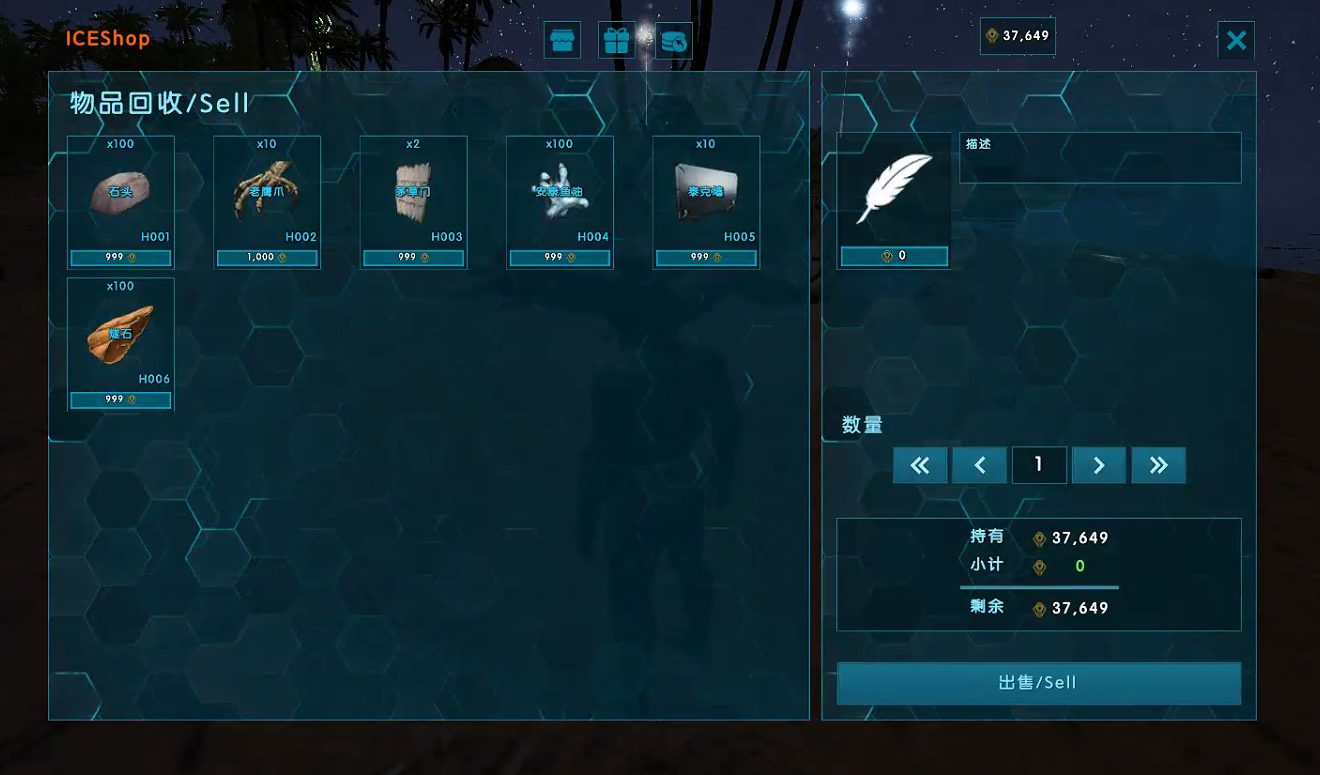Decrease quantity to minimum with double-left arrow
The height and width of the screenshot is (775, 1320).
920,465
